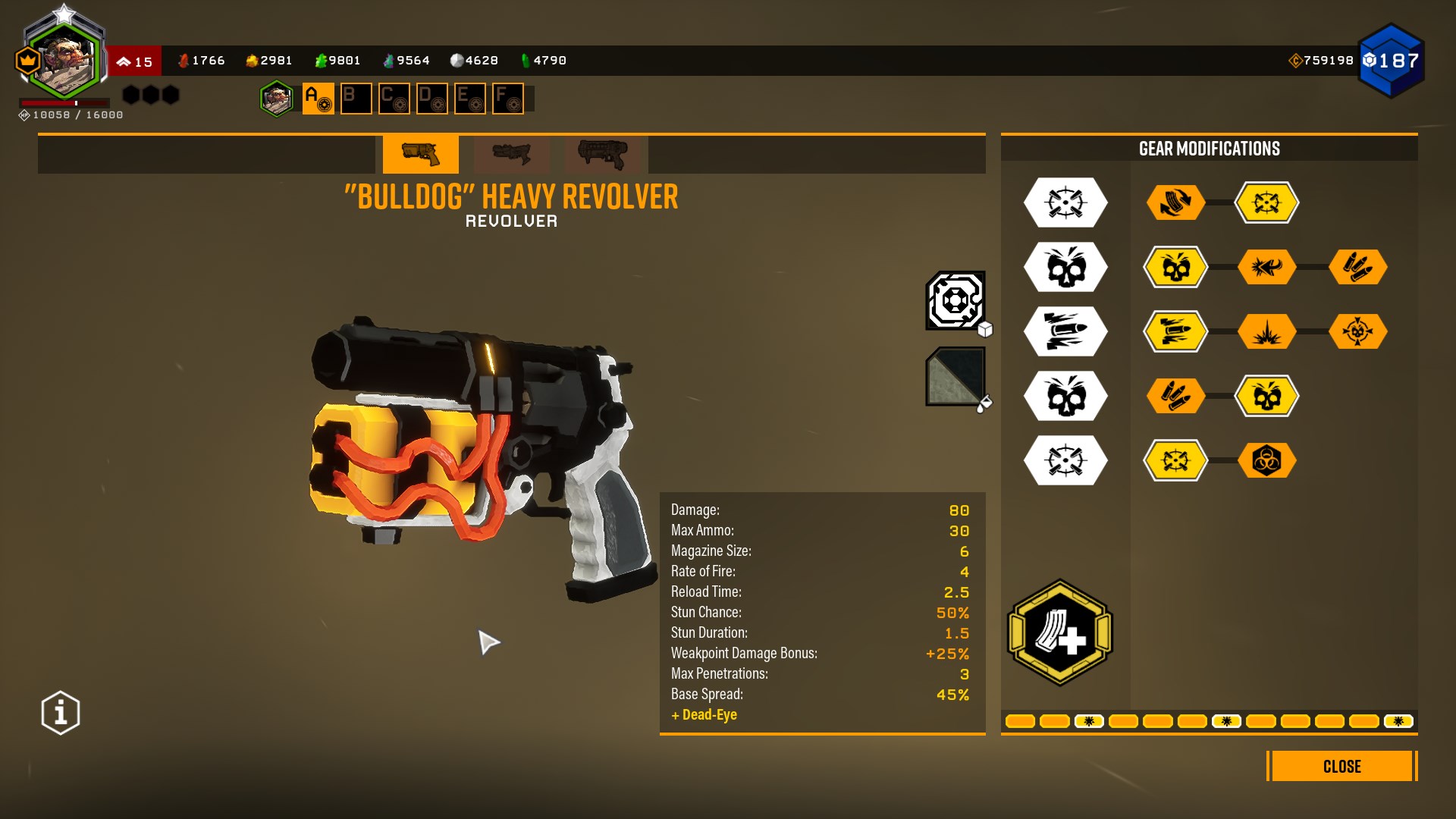The height and width of the screenshot is (819, 1456).
Task: Close the weapon modification screen
Action: pyautogui.click(x=1341, y=766)
